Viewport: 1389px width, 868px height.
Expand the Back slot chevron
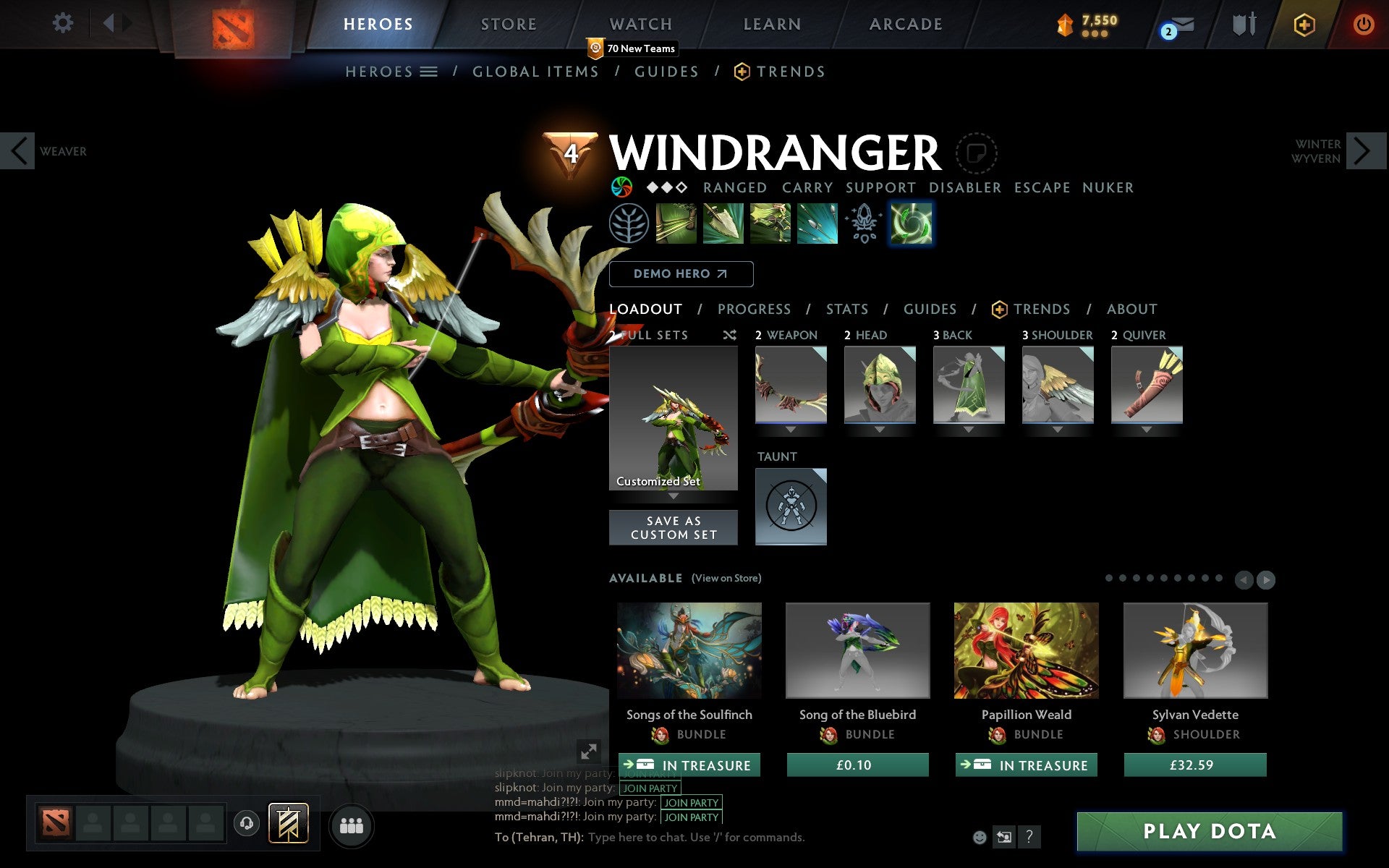(969, 428)
